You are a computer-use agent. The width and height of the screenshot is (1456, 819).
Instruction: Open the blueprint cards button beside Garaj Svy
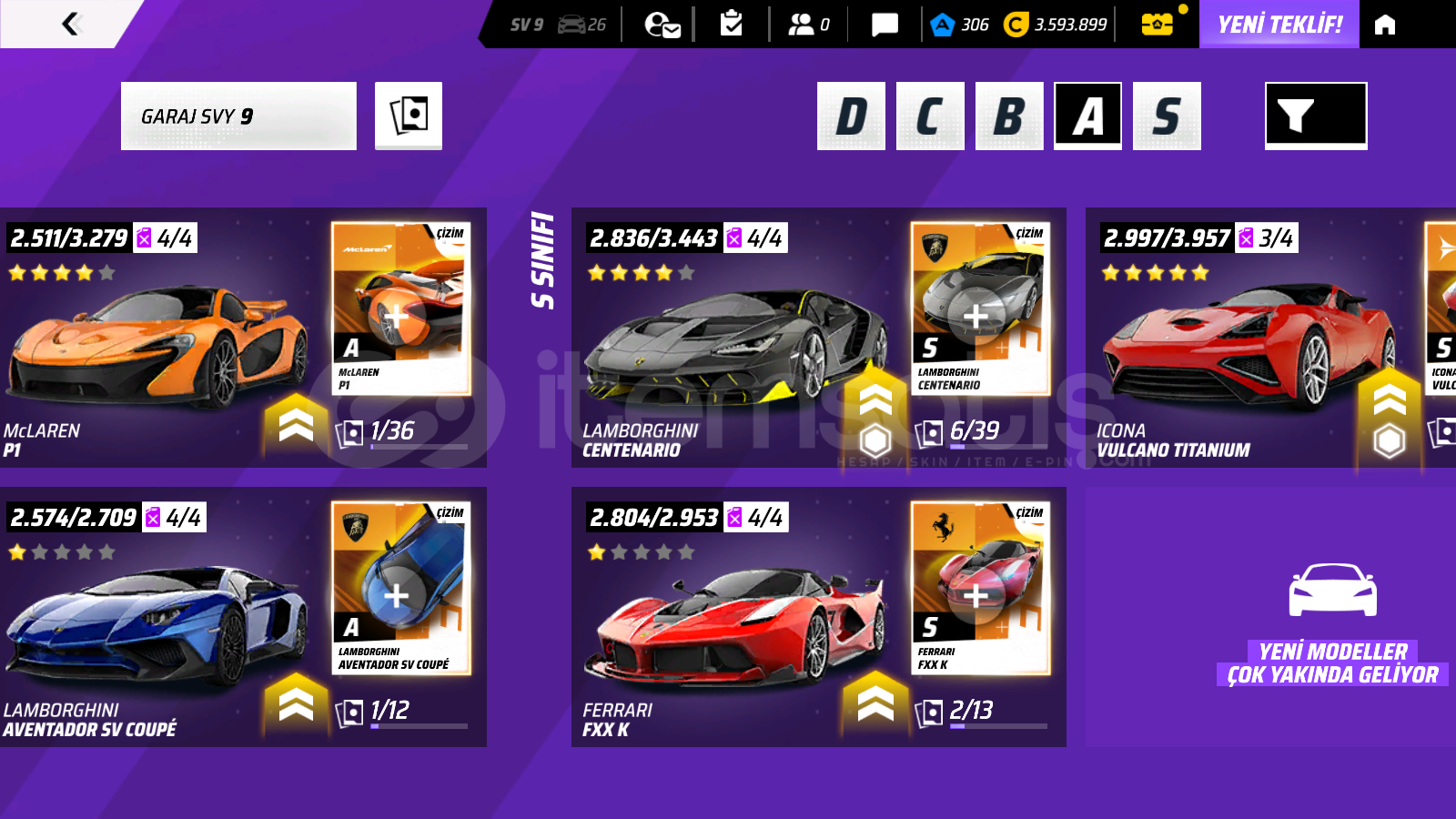(x=409, y=116)
